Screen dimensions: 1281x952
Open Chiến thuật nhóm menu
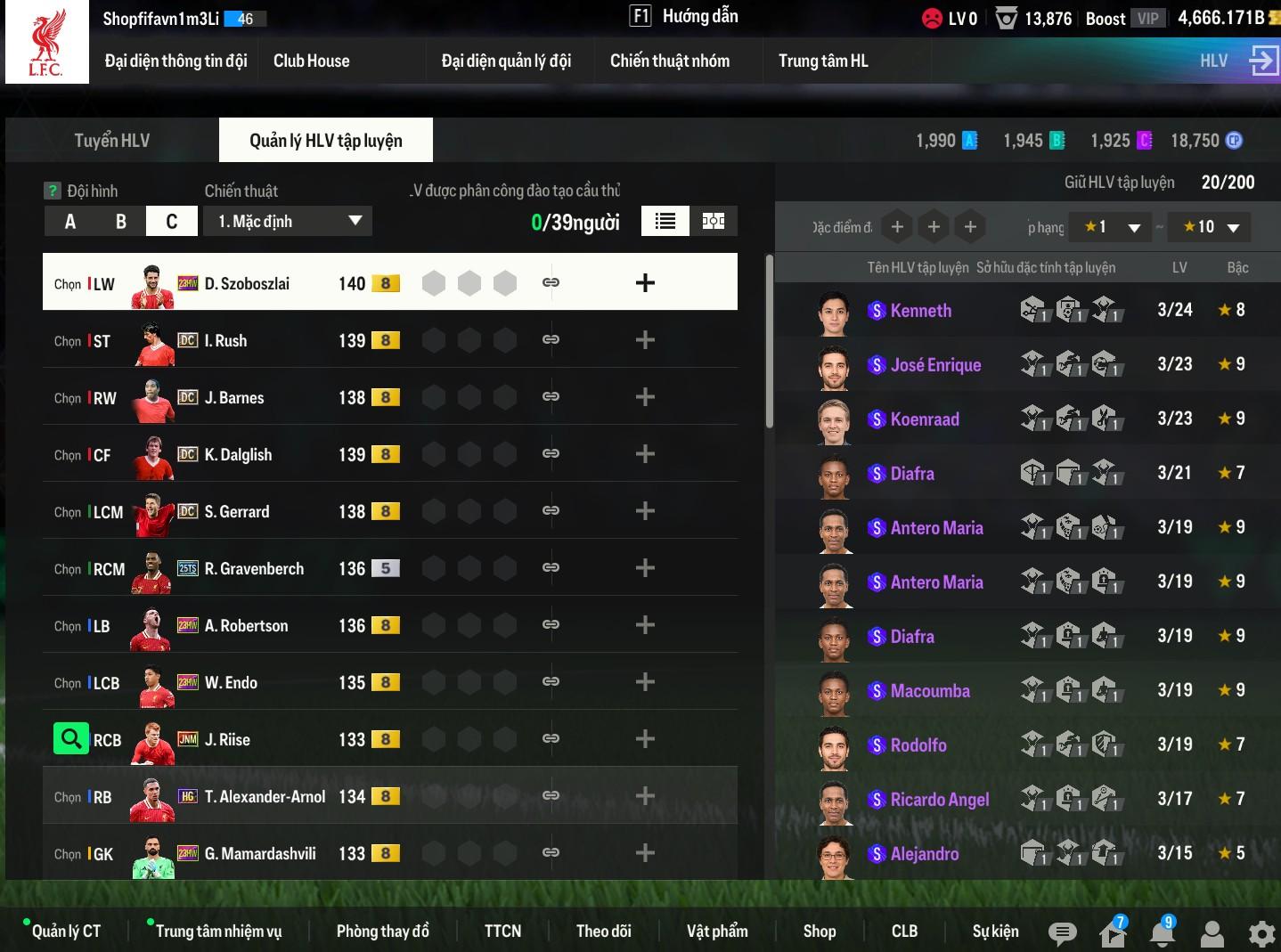tap(669, 61)
